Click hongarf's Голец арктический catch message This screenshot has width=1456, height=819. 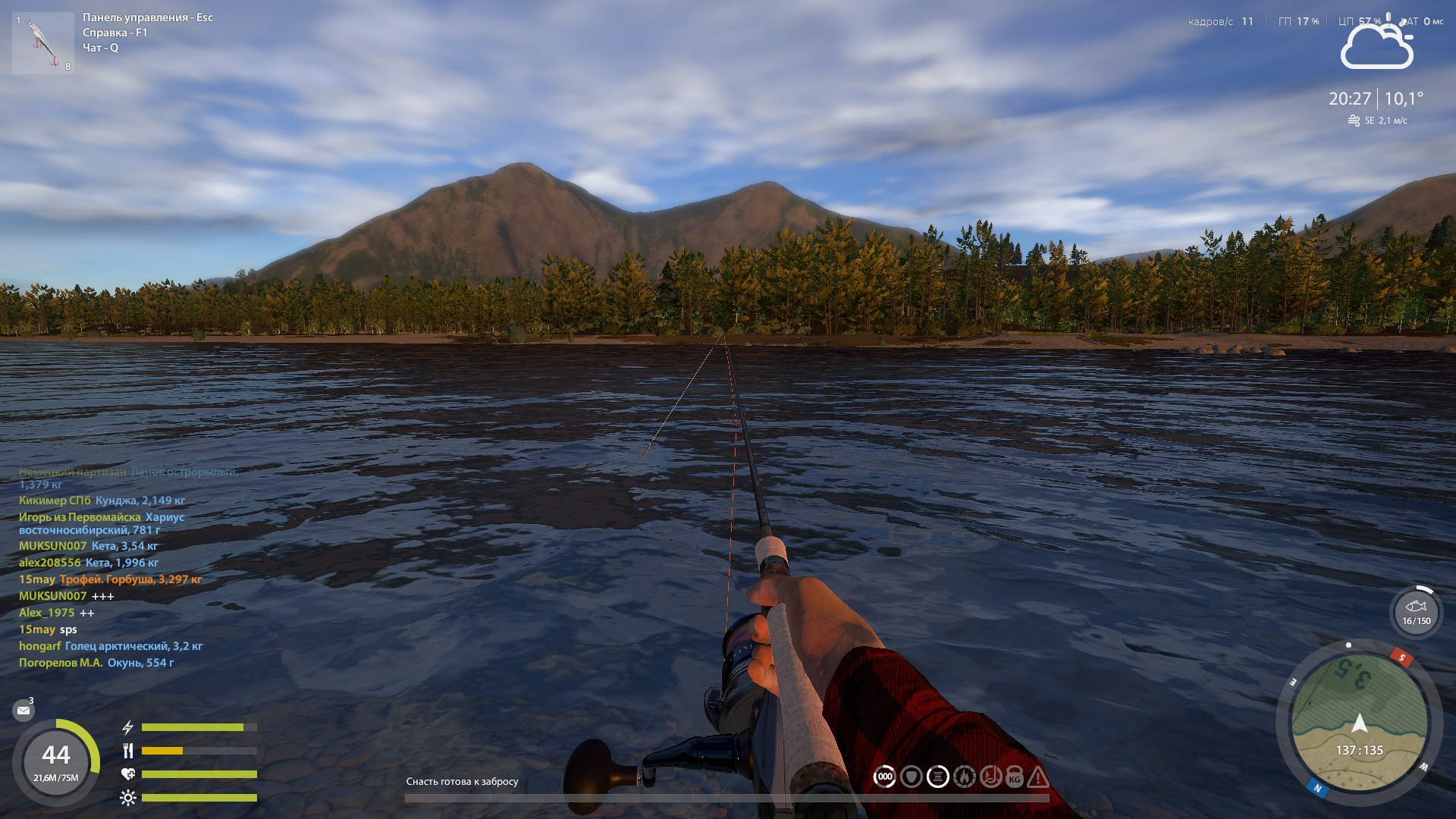coord(133,646)
